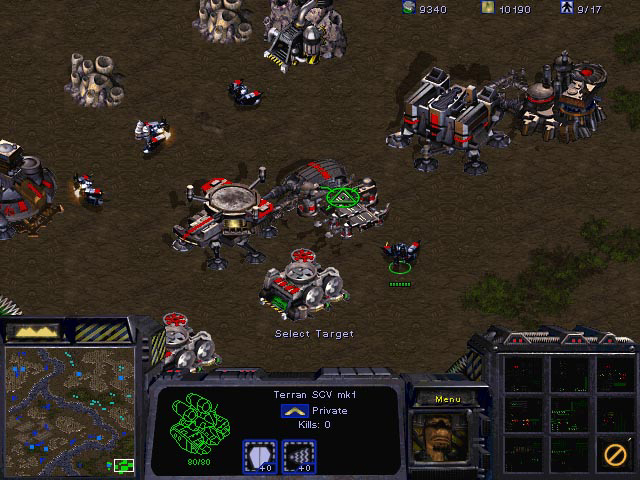
Task: Click the Private rank insignia
Action: click(x=293, y=411)
